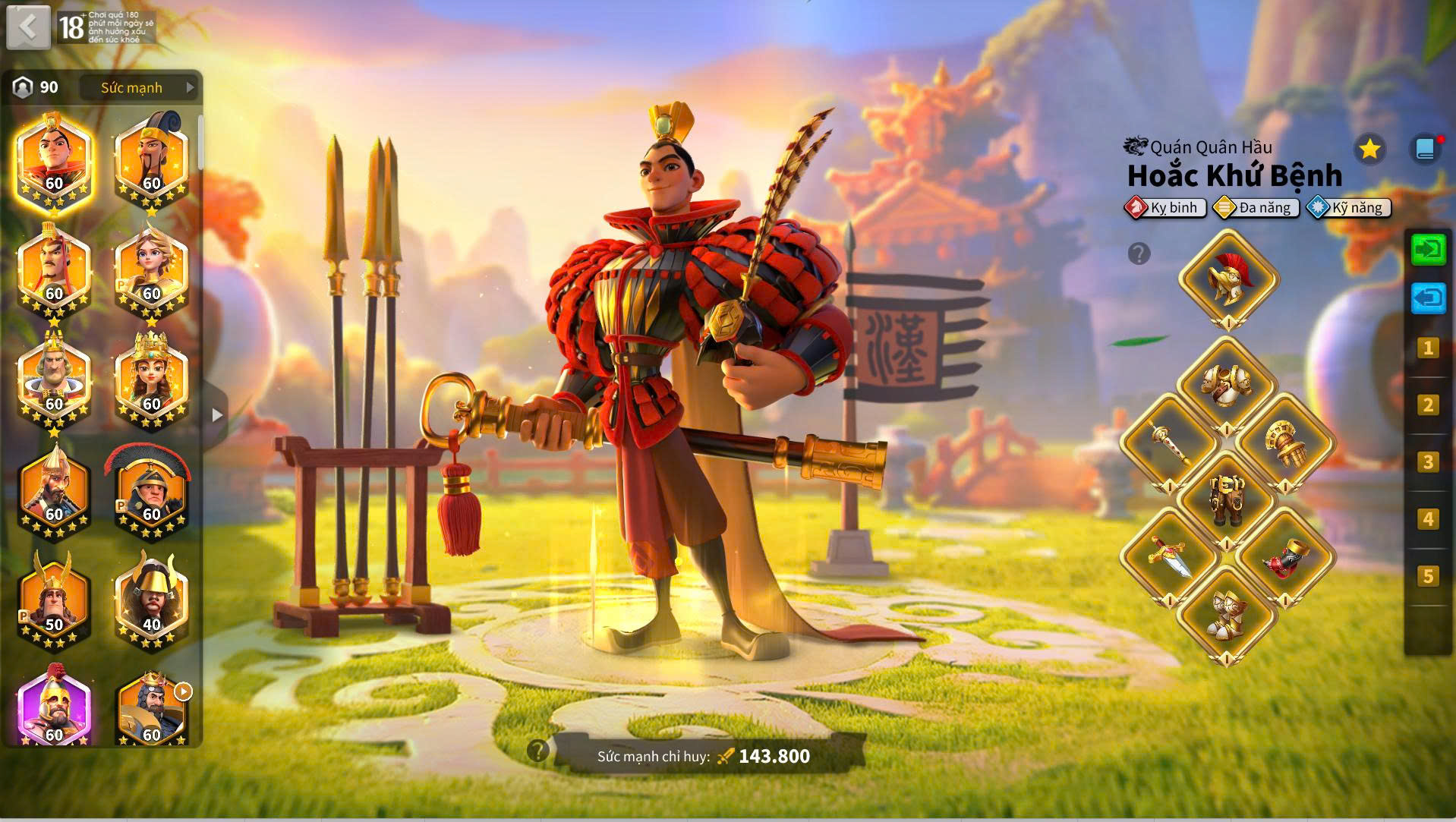
Task: Click the gold star favorite button
Action: coord(1369,150)
